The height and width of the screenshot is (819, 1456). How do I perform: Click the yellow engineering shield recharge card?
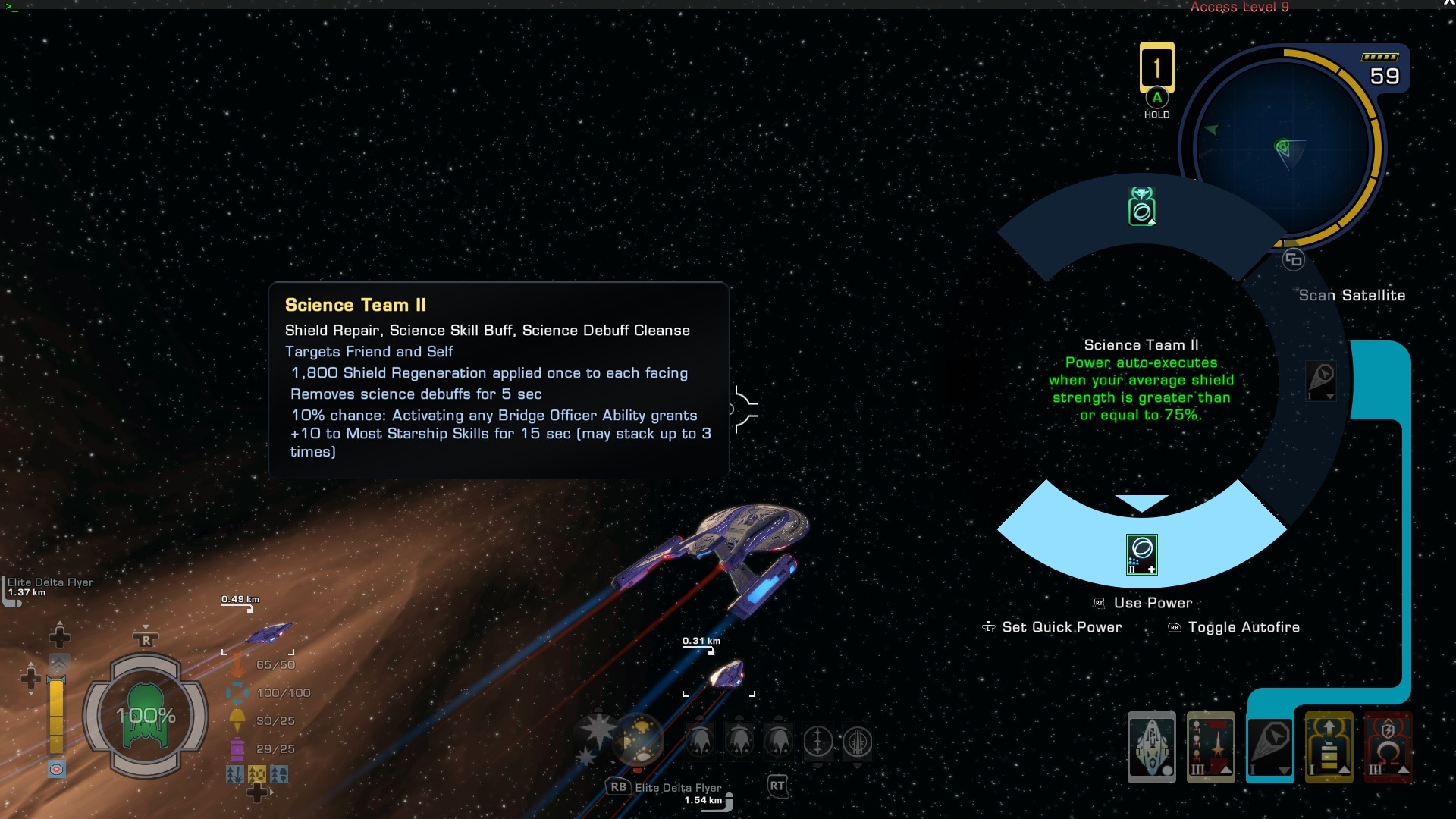(x=1329, y=747)
